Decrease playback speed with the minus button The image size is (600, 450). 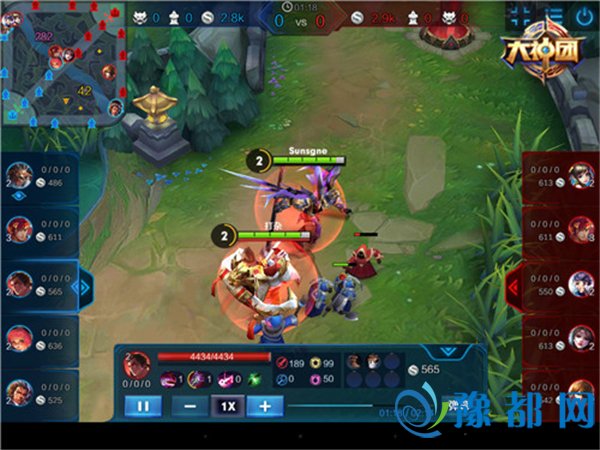(x=189, y=407)
